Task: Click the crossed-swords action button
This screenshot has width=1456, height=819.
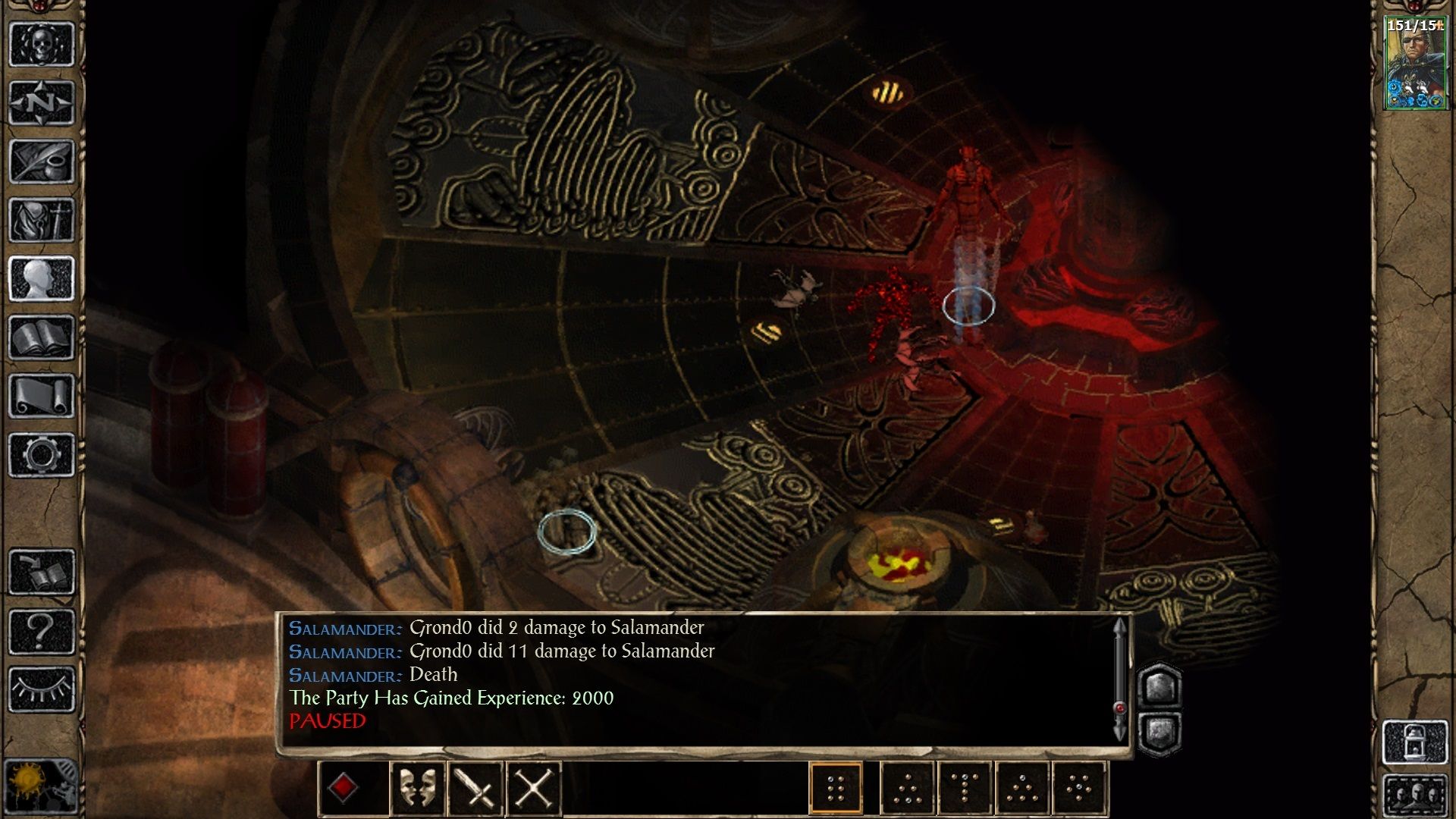Action: 535,787
